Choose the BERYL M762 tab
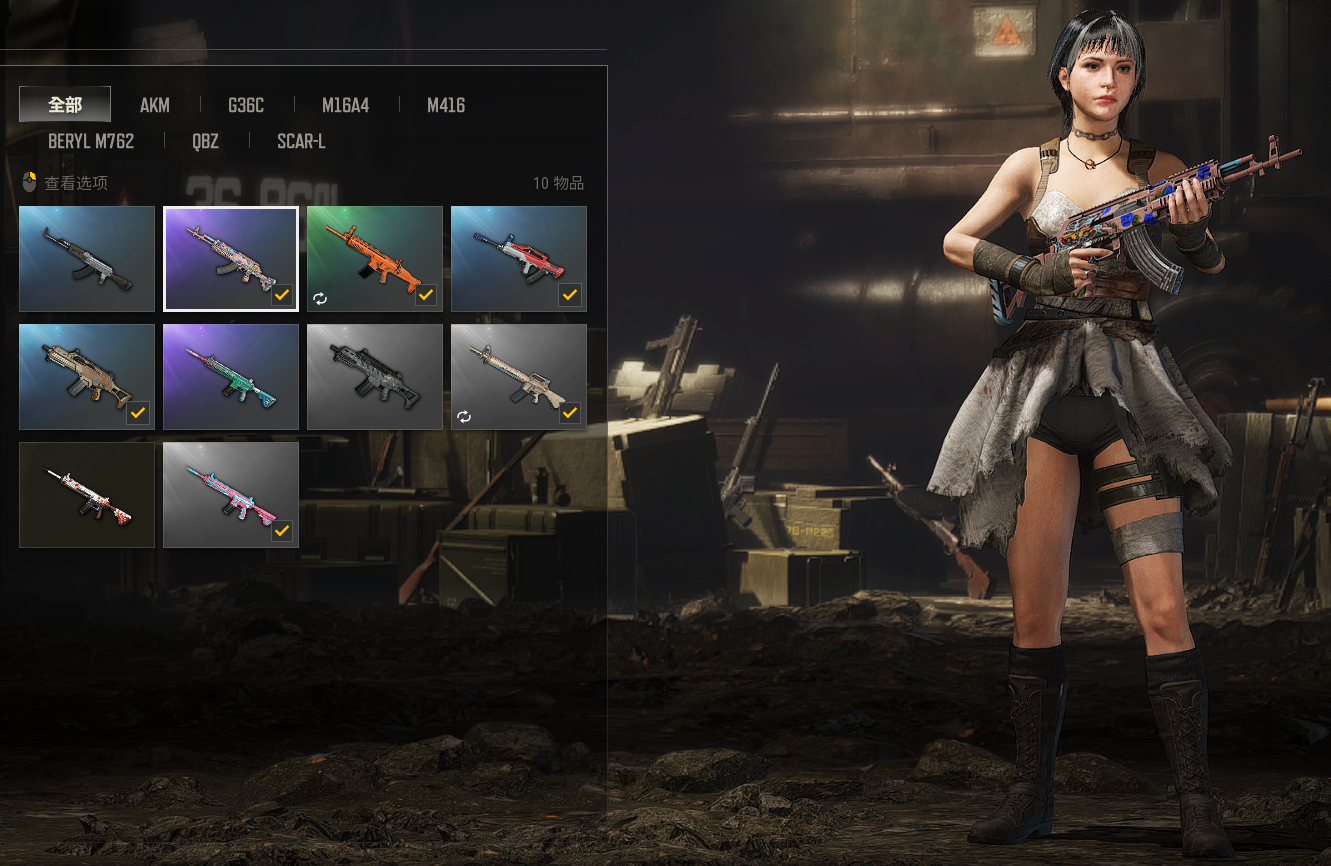Viewport: 1331px width, 866px height. (91, 141)
